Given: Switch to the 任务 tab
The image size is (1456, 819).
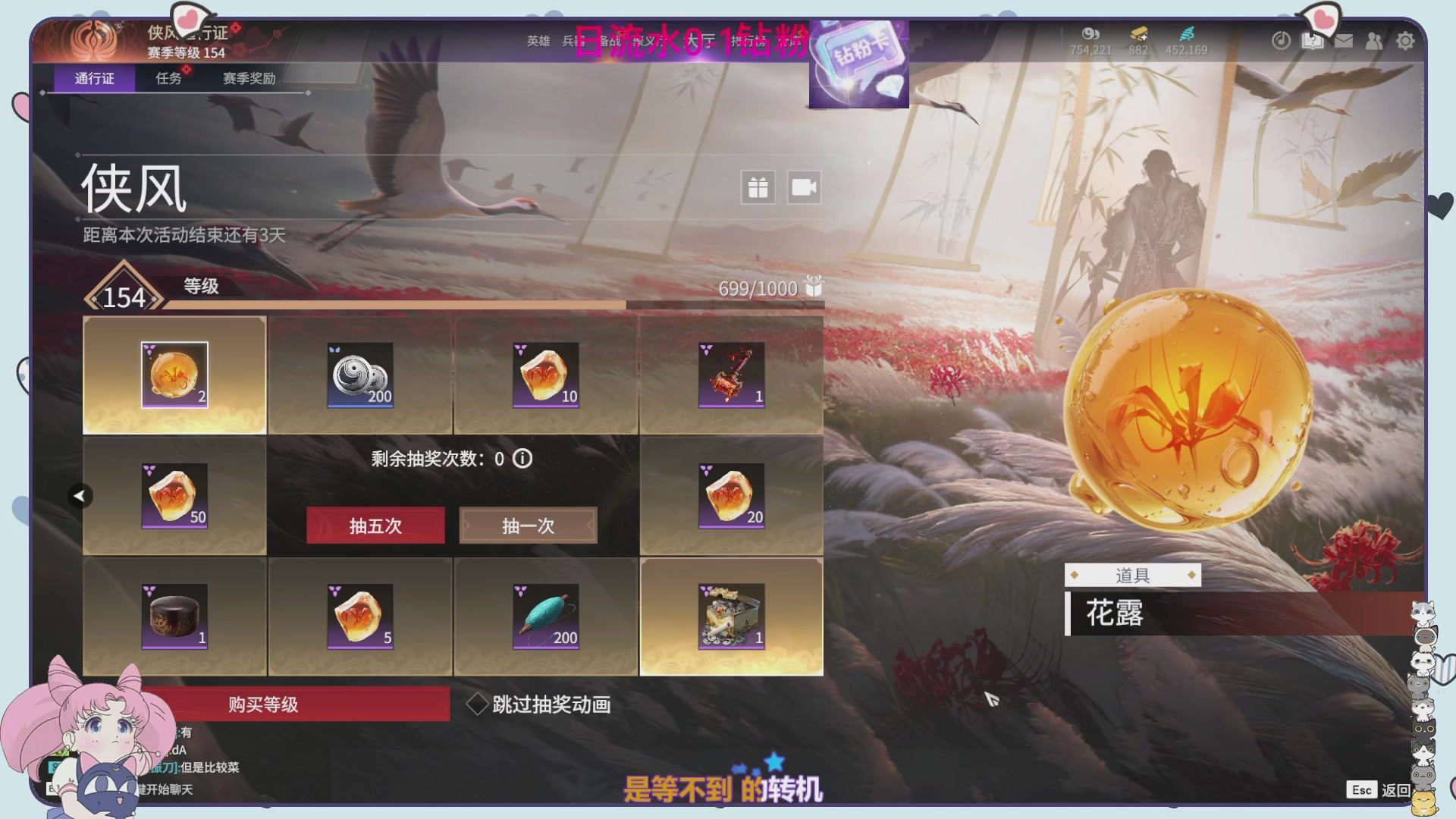Looking at the screenshot, I should 168,77.
